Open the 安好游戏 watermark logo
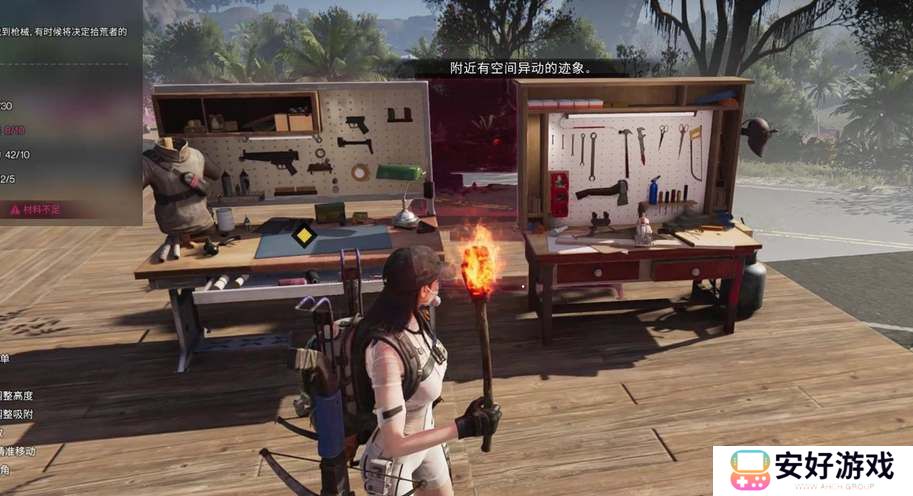This screenshot has height=496, width=913. pos(812,470)
